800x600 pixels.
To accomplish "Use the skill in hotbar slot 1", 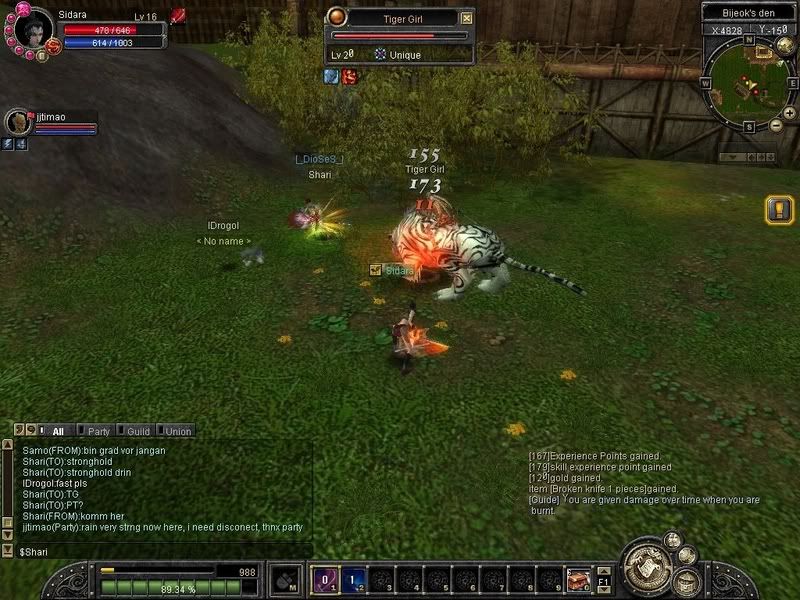I will coord(325,579).
